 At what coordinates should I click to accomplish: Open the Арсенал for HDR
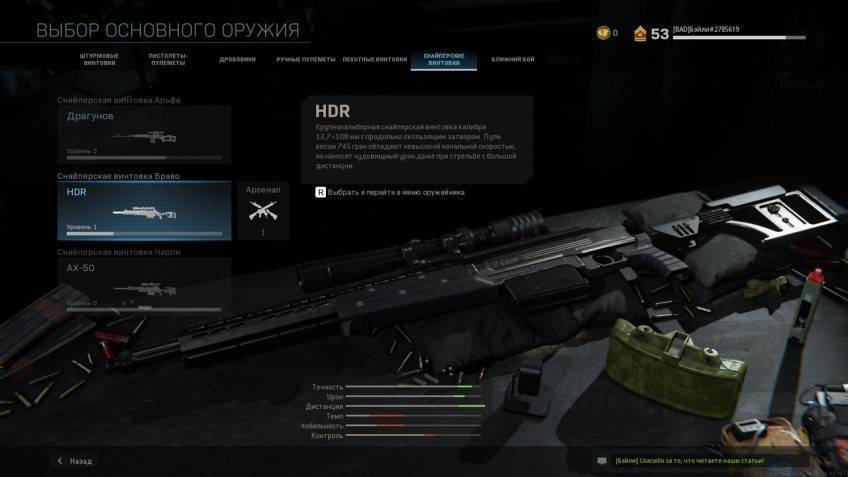263,210
